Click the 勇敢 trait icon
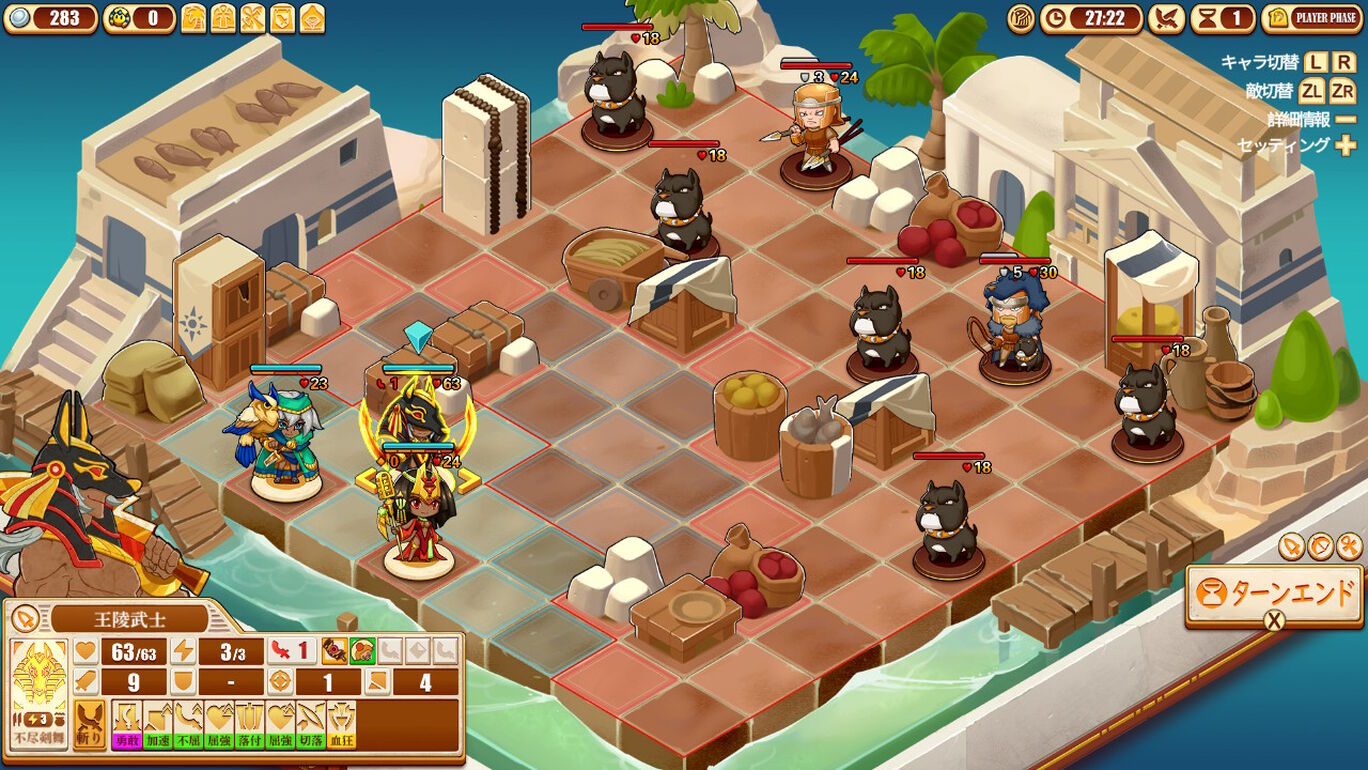 point(127,726)
